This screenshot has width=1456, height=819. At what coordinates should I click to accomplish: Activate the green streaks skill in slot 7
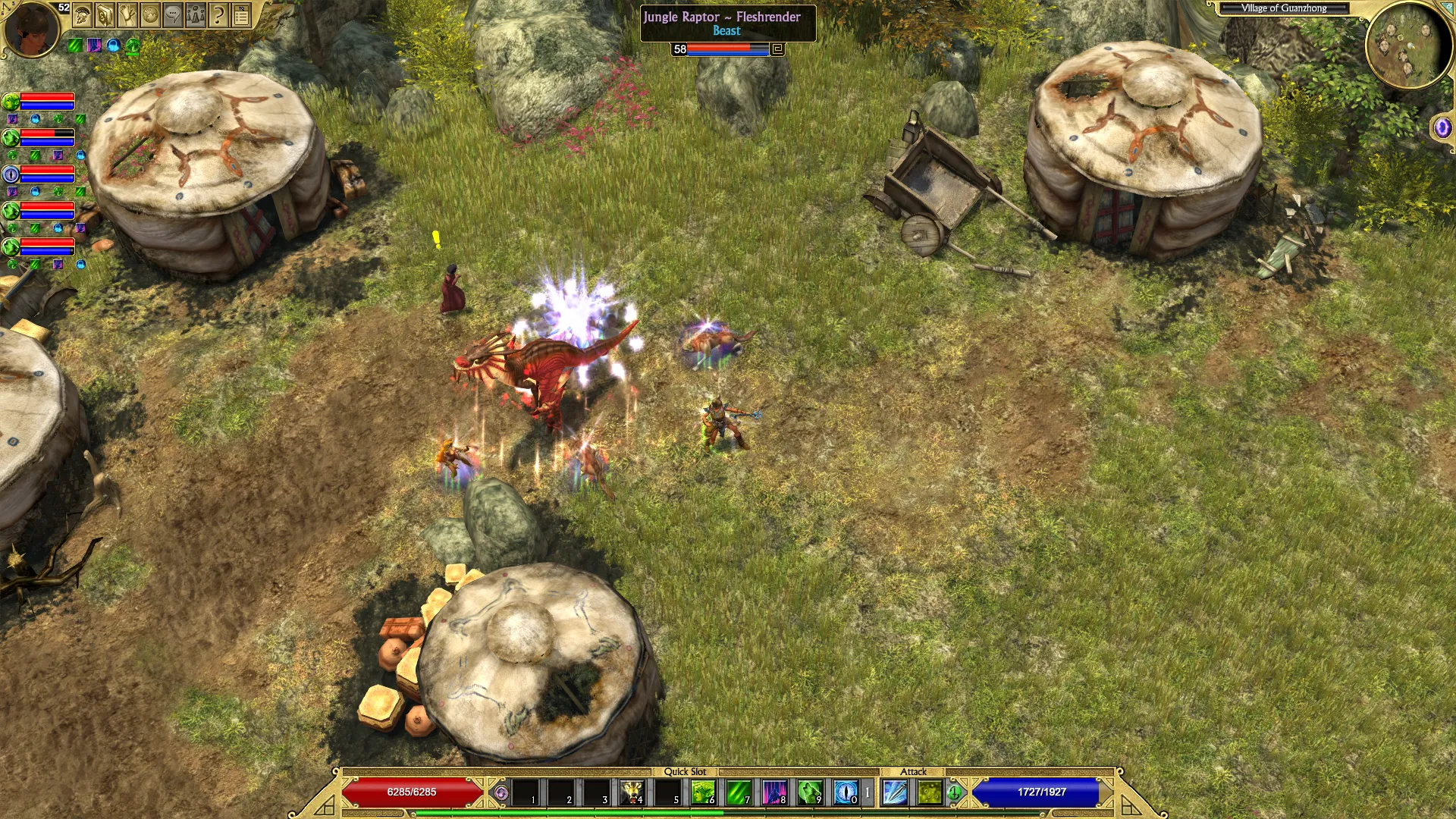pos(739,792)
